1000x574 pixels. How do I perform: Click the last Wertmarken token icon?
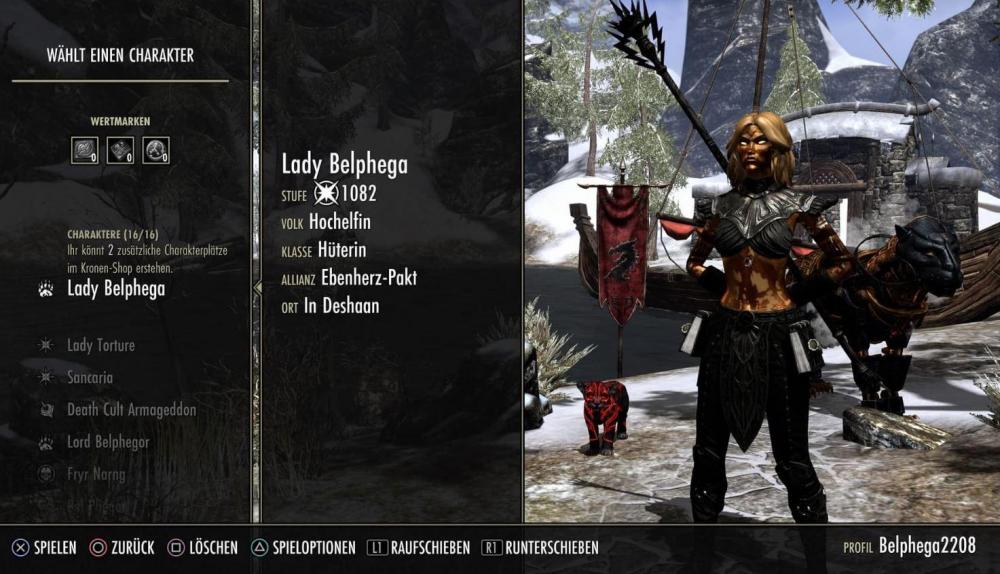pos(156,150)
